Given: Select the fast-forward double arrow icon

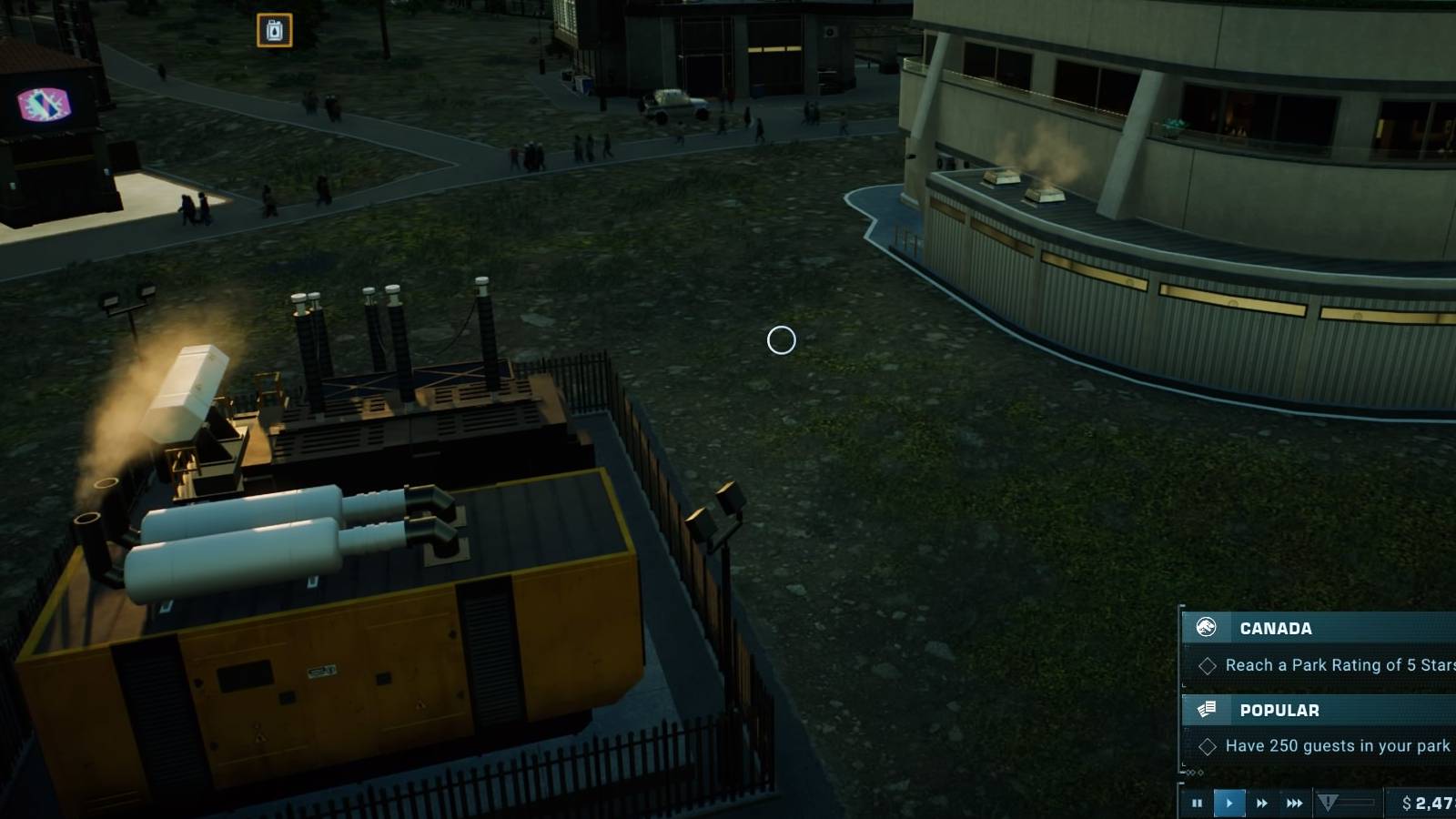Looking at the screenshot, I should [x=1262, y=802].
